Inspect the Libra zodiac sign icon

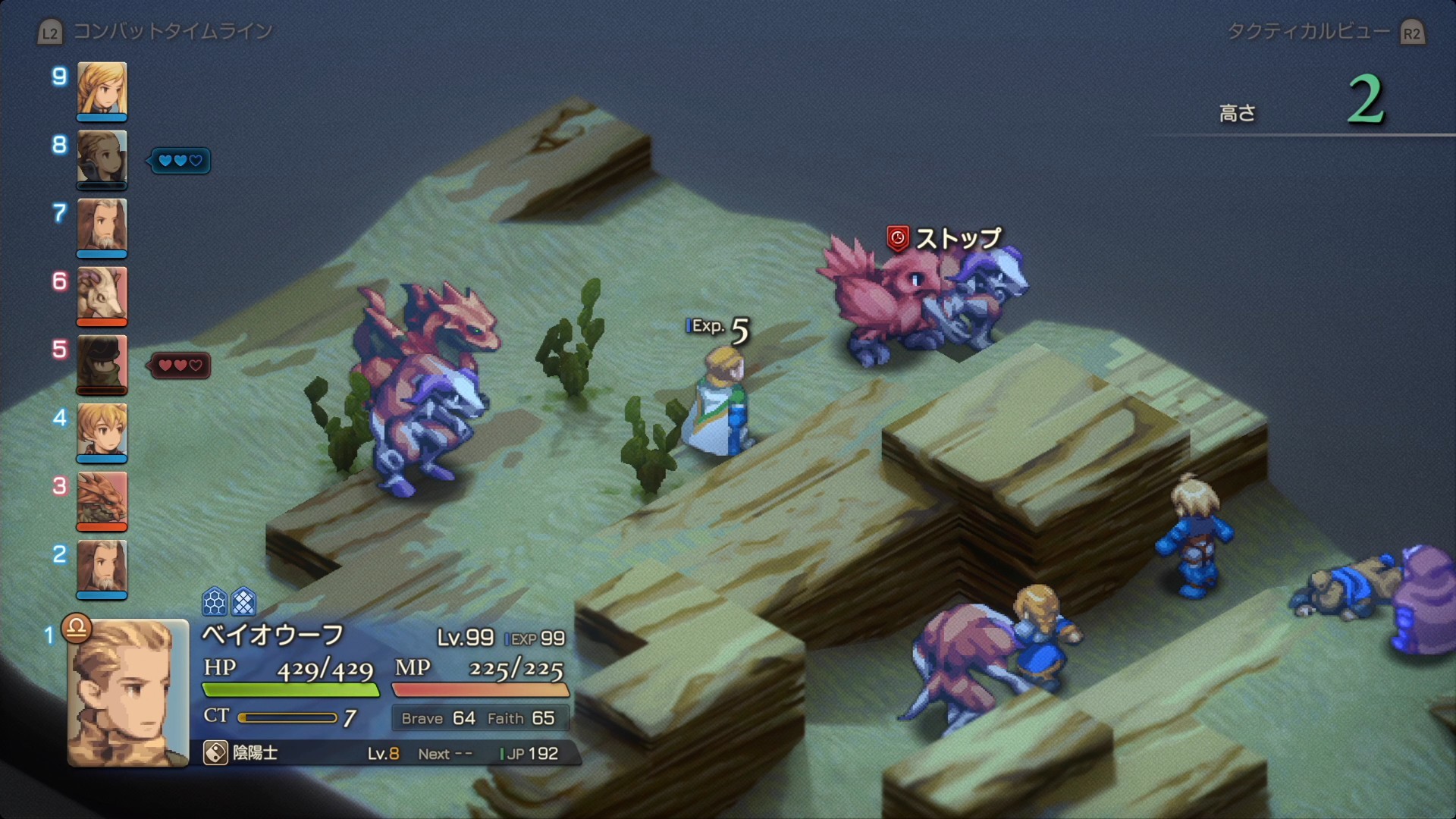[x=77, y=628]
